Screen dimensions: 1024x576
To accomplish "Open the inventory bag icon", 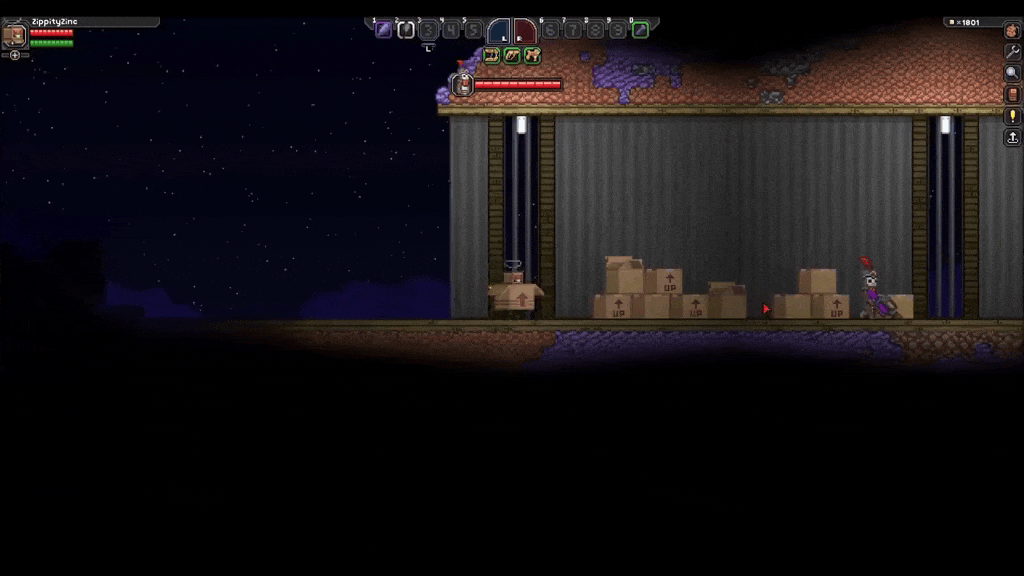I will [x=1012, y=32].
